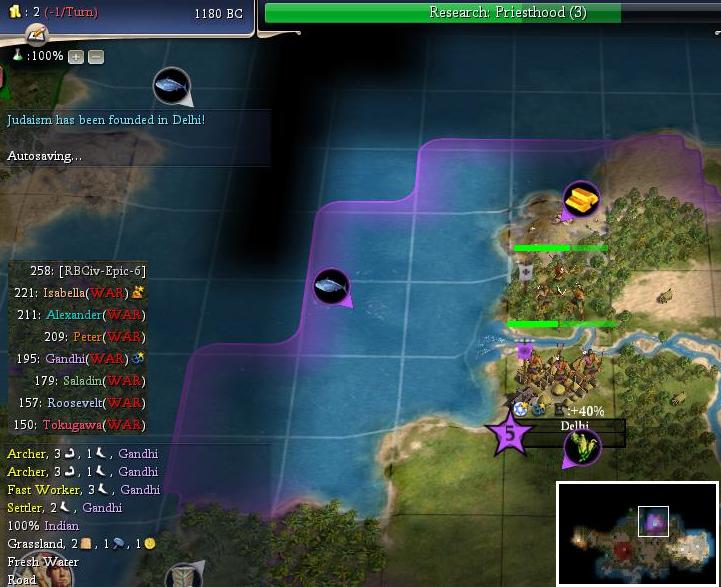Decrease the science rate with minus button
The height and width of the screenshot is (587, 721).
(x=95, y=57)
